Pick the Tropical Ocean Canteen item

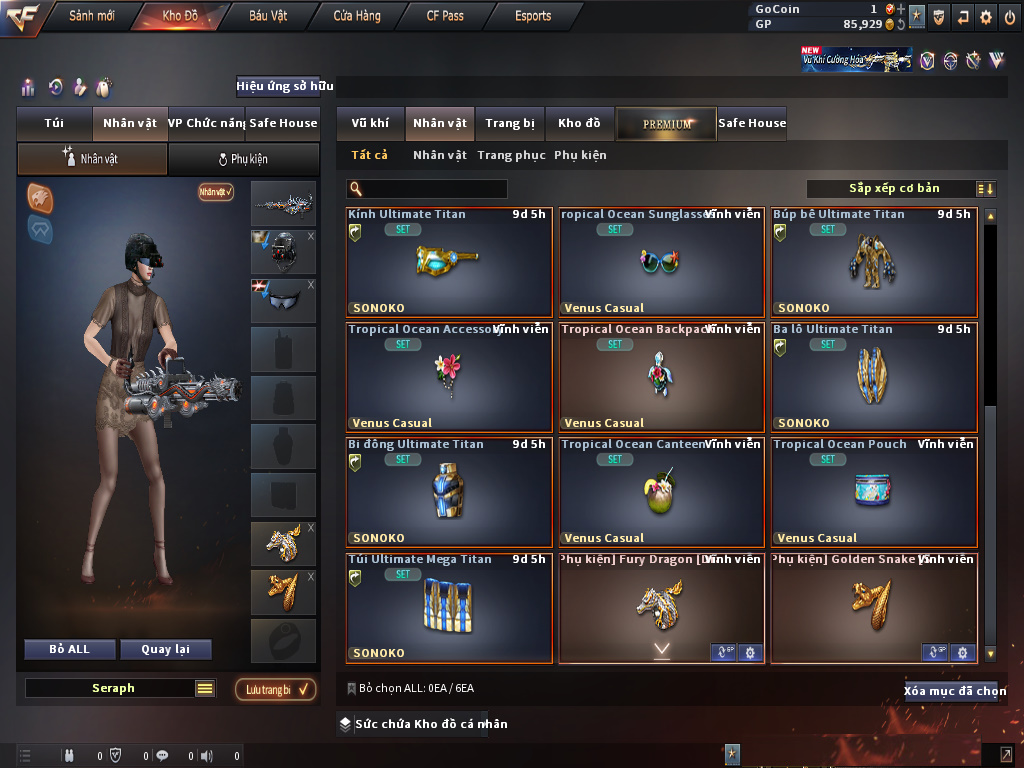pos(662,492)
